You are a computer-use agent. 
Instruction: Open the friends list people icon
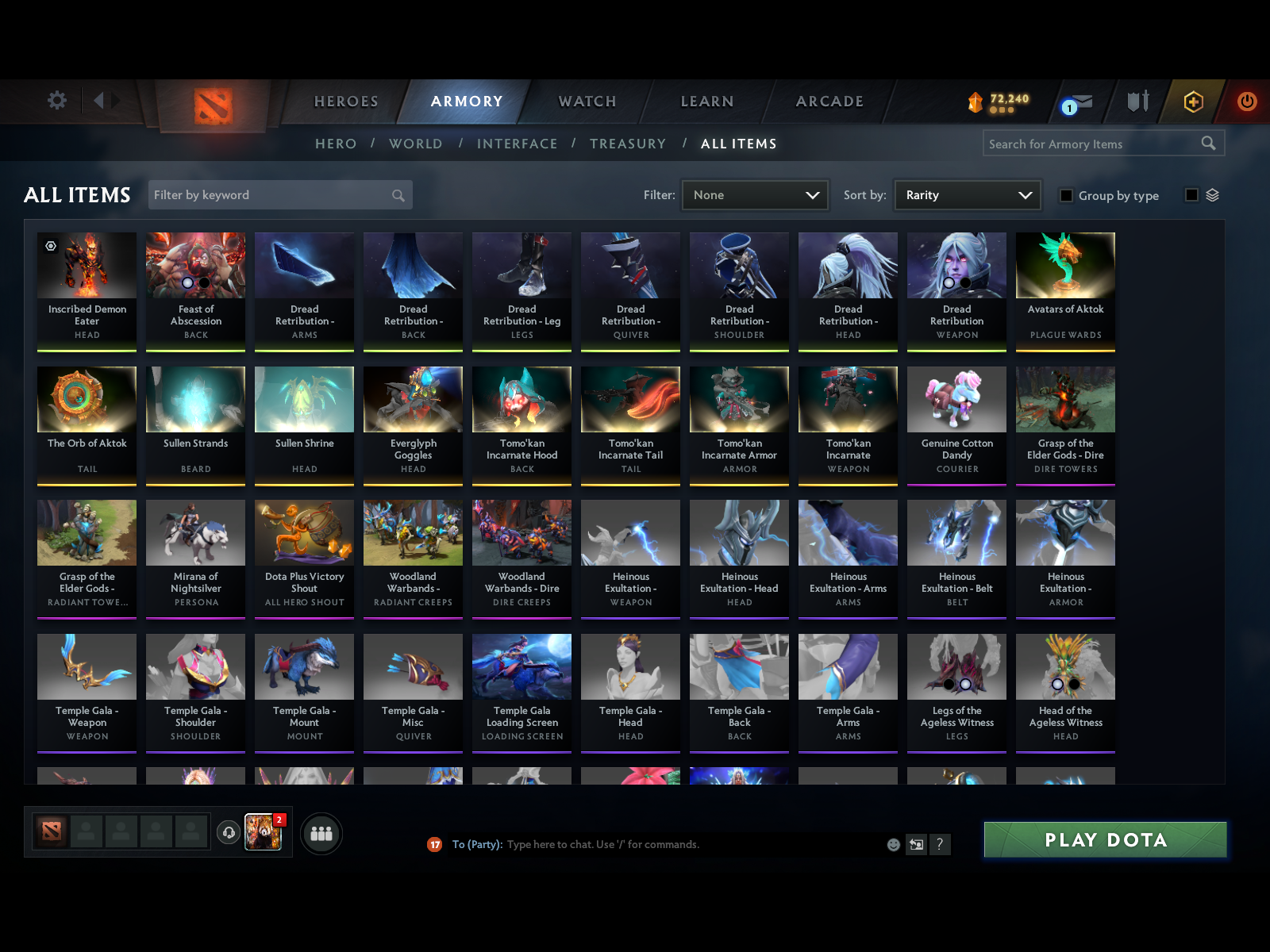(x=321, y=835)
